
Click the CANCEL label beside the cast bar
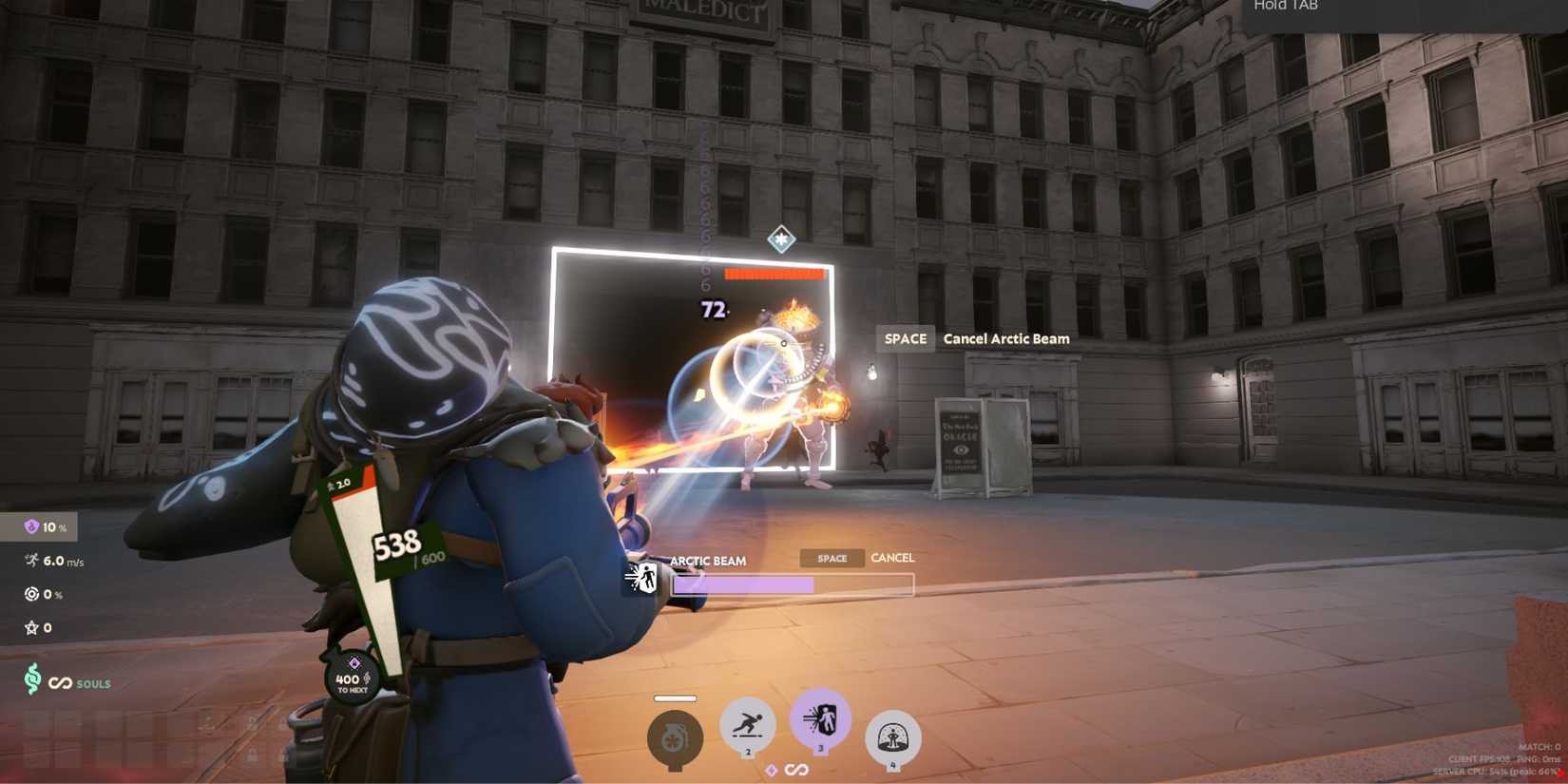tap(891, 558)
